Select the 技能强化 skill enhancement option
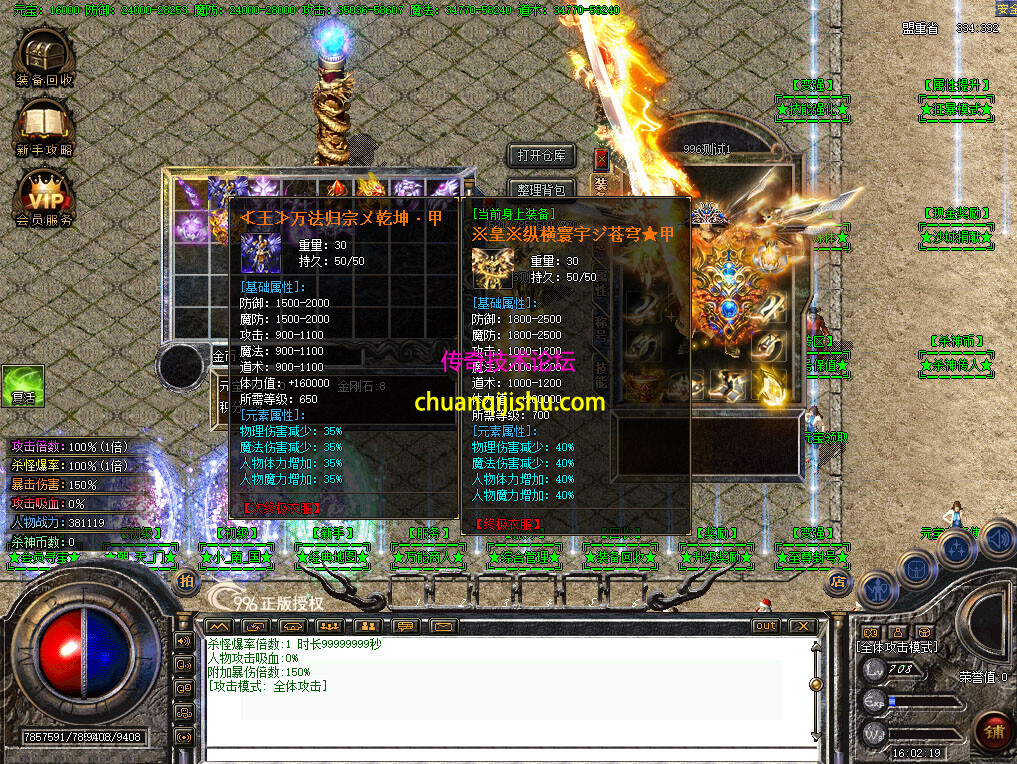1017x764 pixels. [x=813, y=108]
